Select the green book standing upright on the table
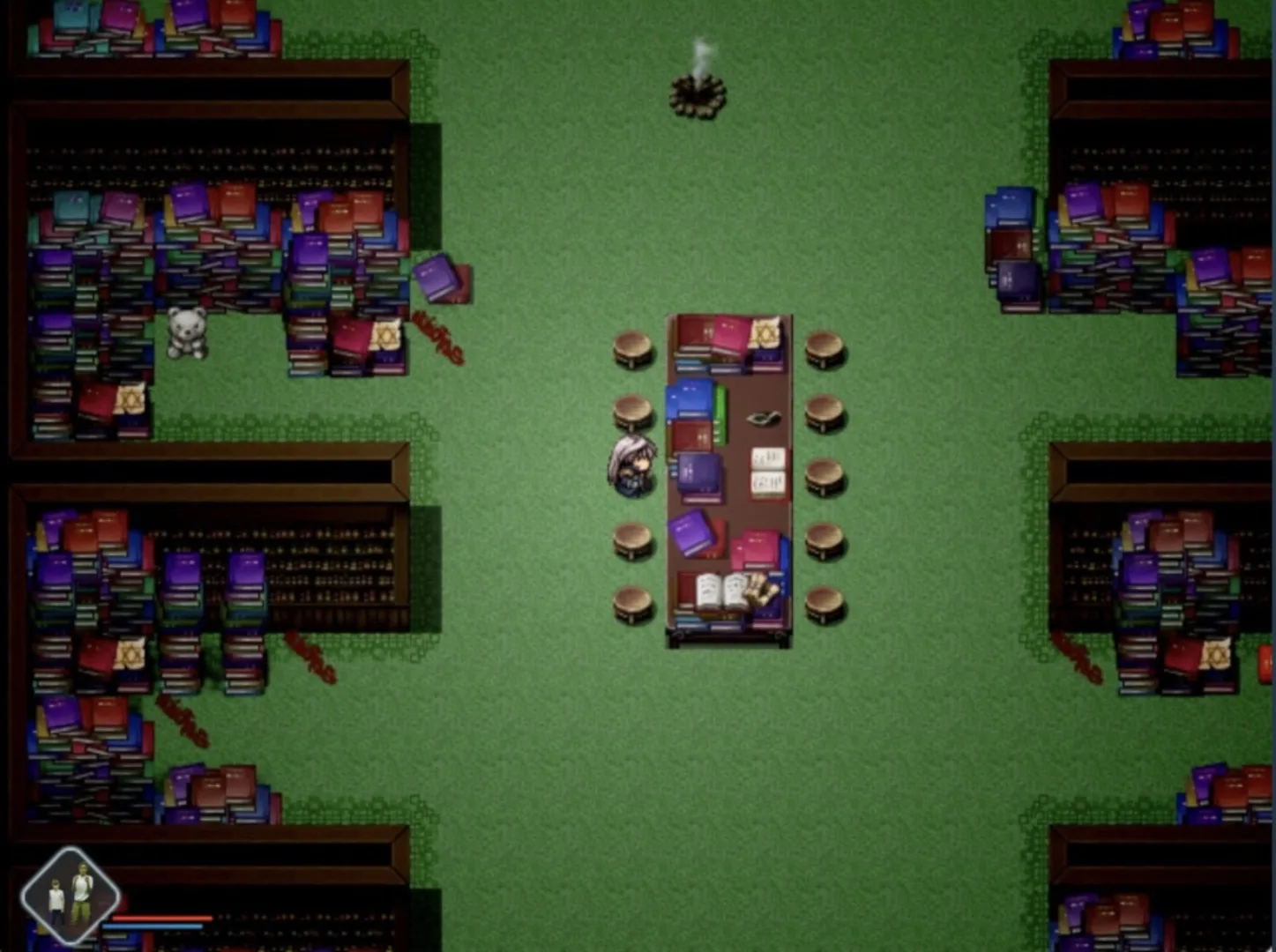This screenshot has height=952, width=1276. [720, 412]
